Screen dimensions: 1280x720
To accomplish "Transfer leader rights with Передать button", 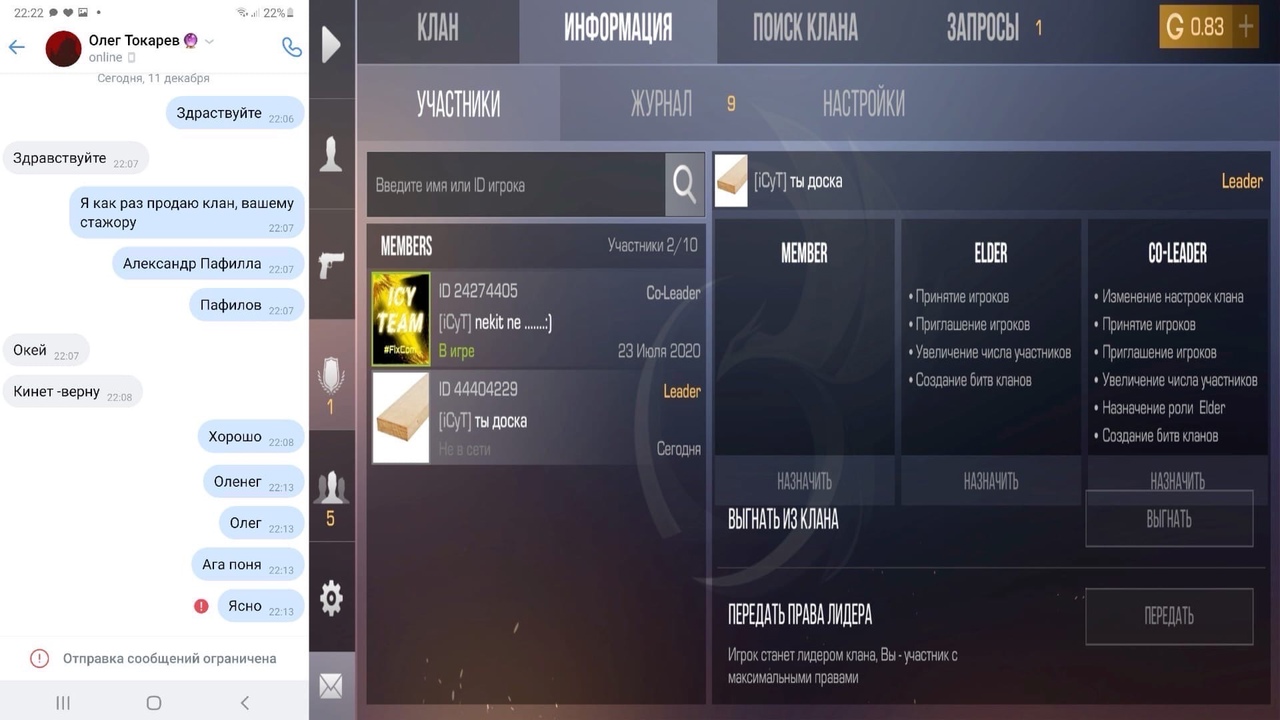I will click(1169, 616).
